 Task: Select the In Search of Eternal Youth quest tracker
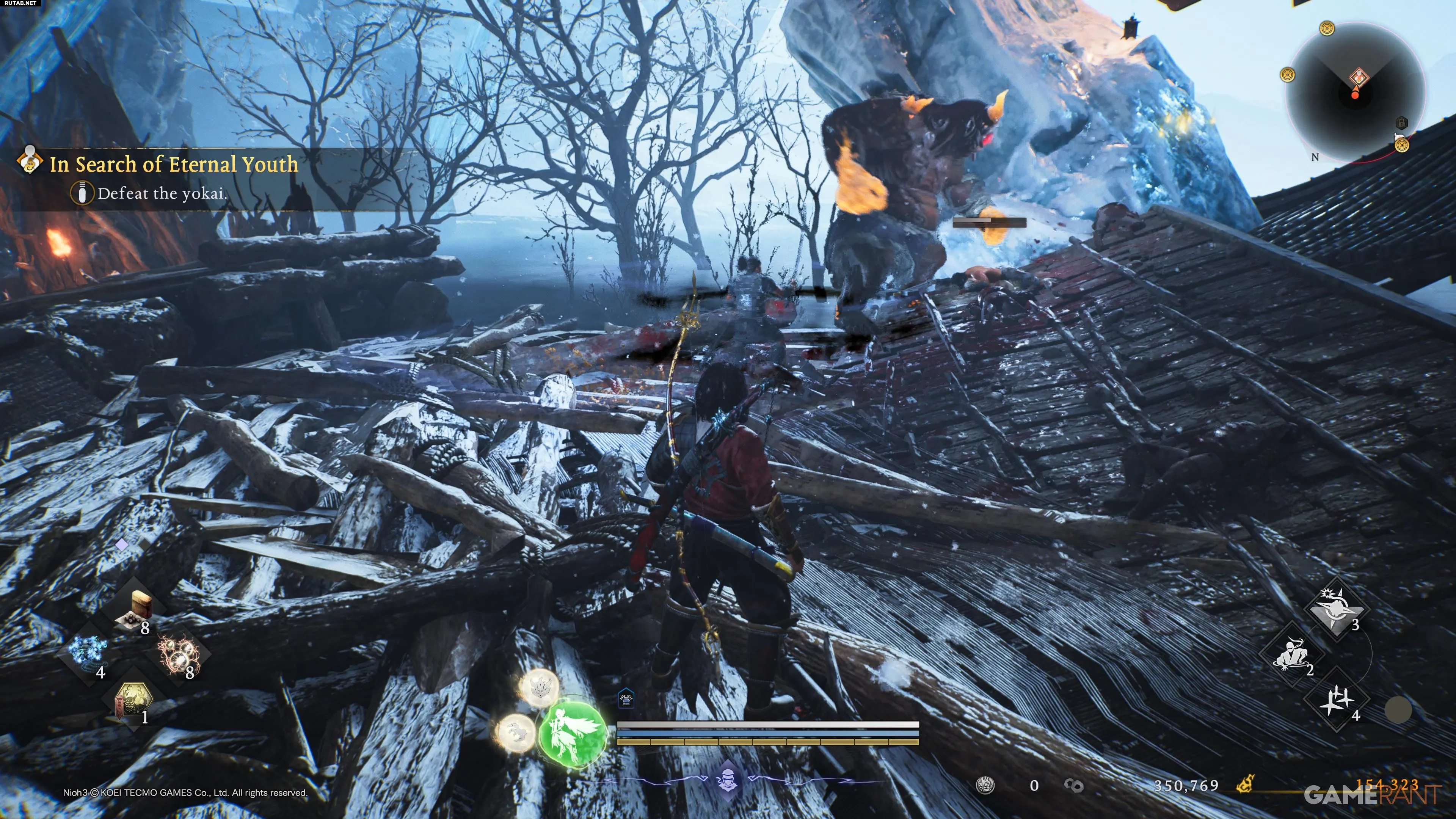coord(174,164)
